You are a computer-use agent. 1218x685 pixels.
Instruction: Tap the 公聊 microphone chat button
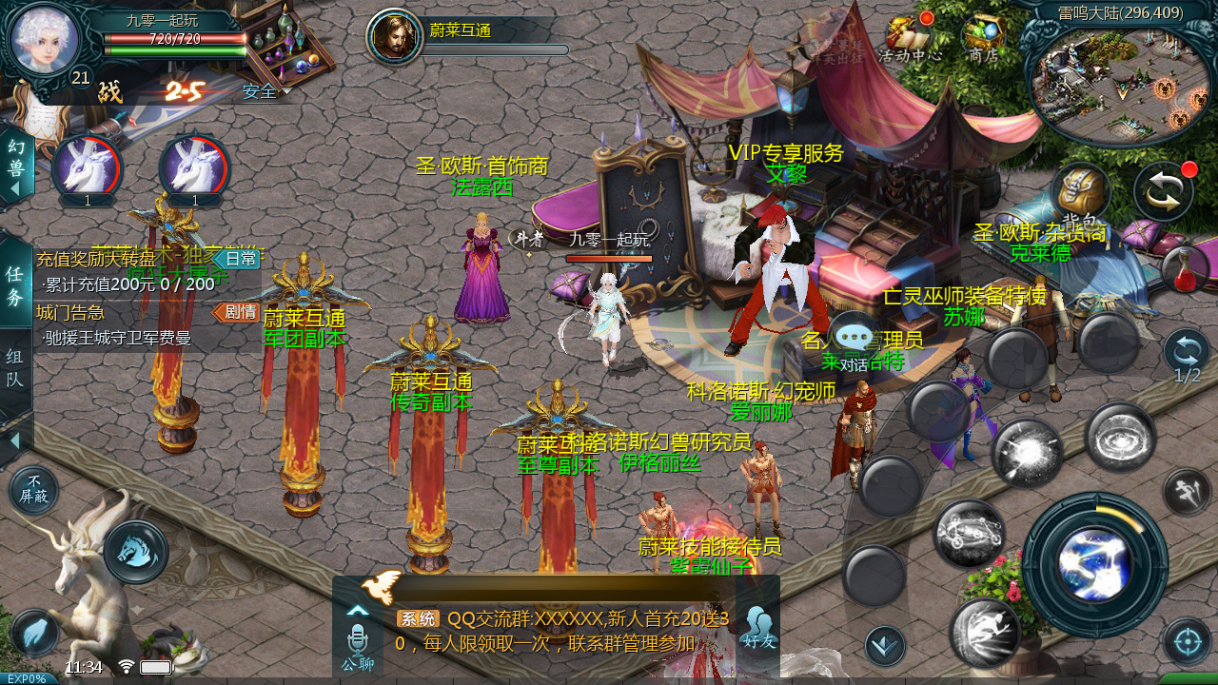357,645
